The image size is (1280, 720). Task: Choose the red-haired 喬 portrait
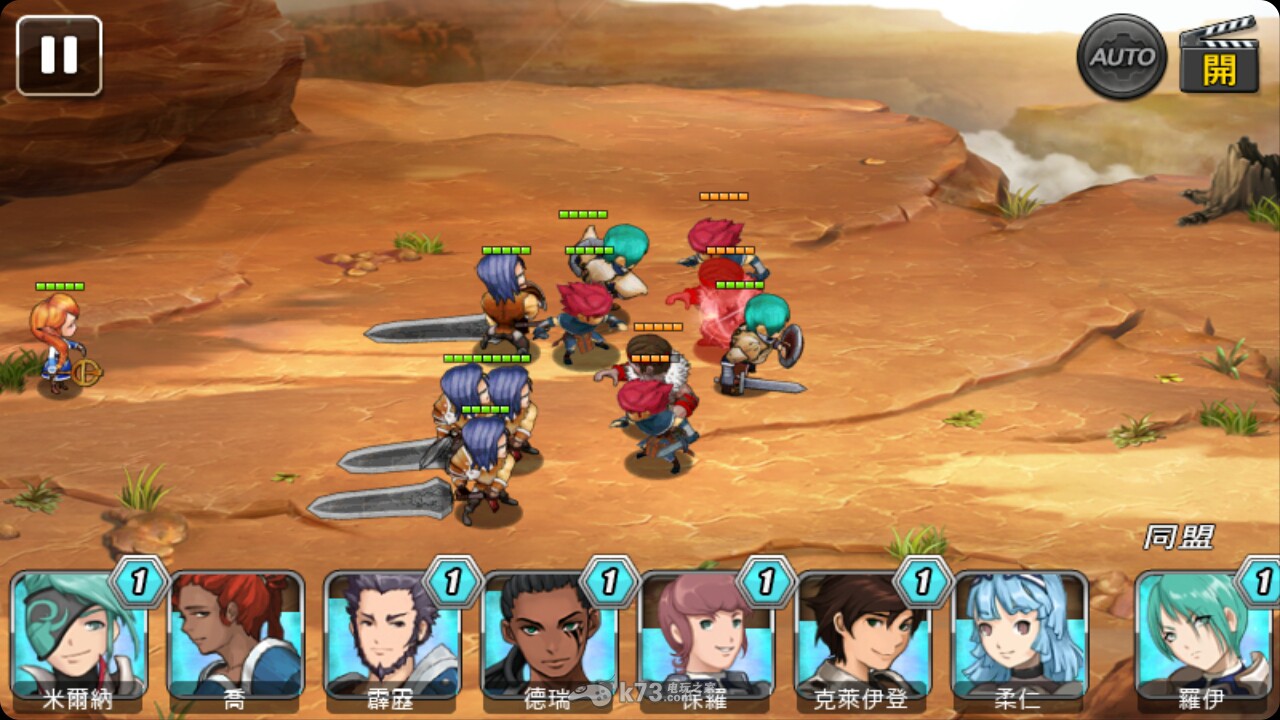tap(235, 635)
